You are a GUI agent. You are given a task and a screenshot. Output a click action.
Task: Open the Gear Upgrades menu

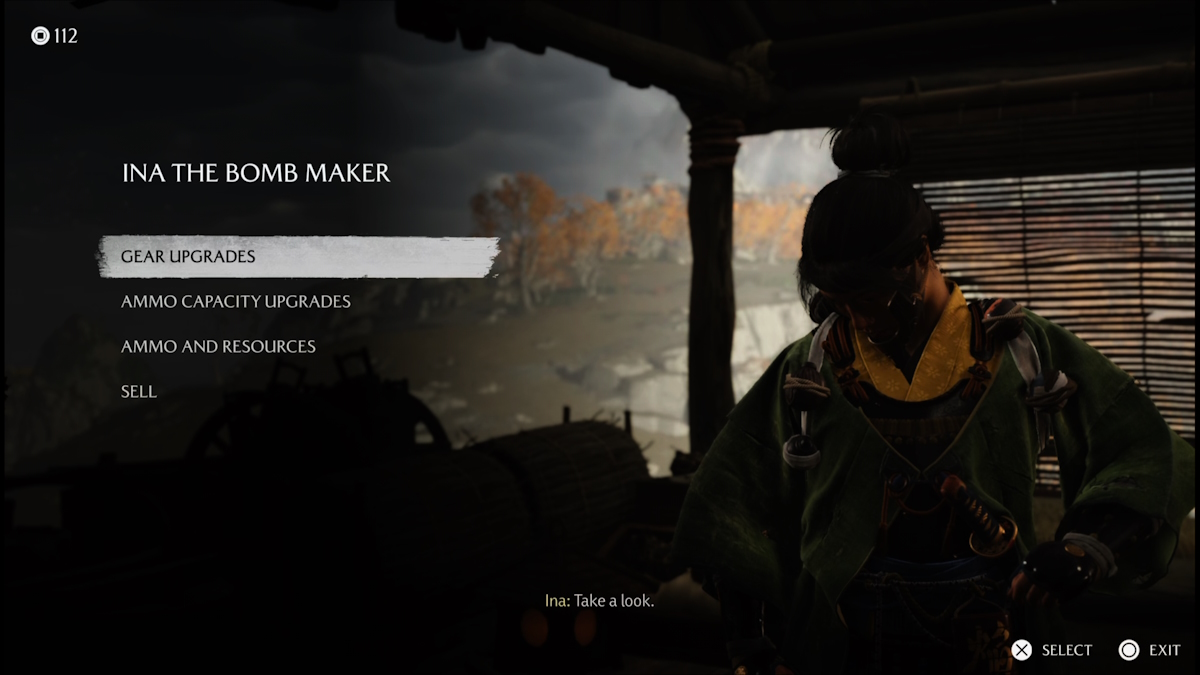tap(188, 257)
